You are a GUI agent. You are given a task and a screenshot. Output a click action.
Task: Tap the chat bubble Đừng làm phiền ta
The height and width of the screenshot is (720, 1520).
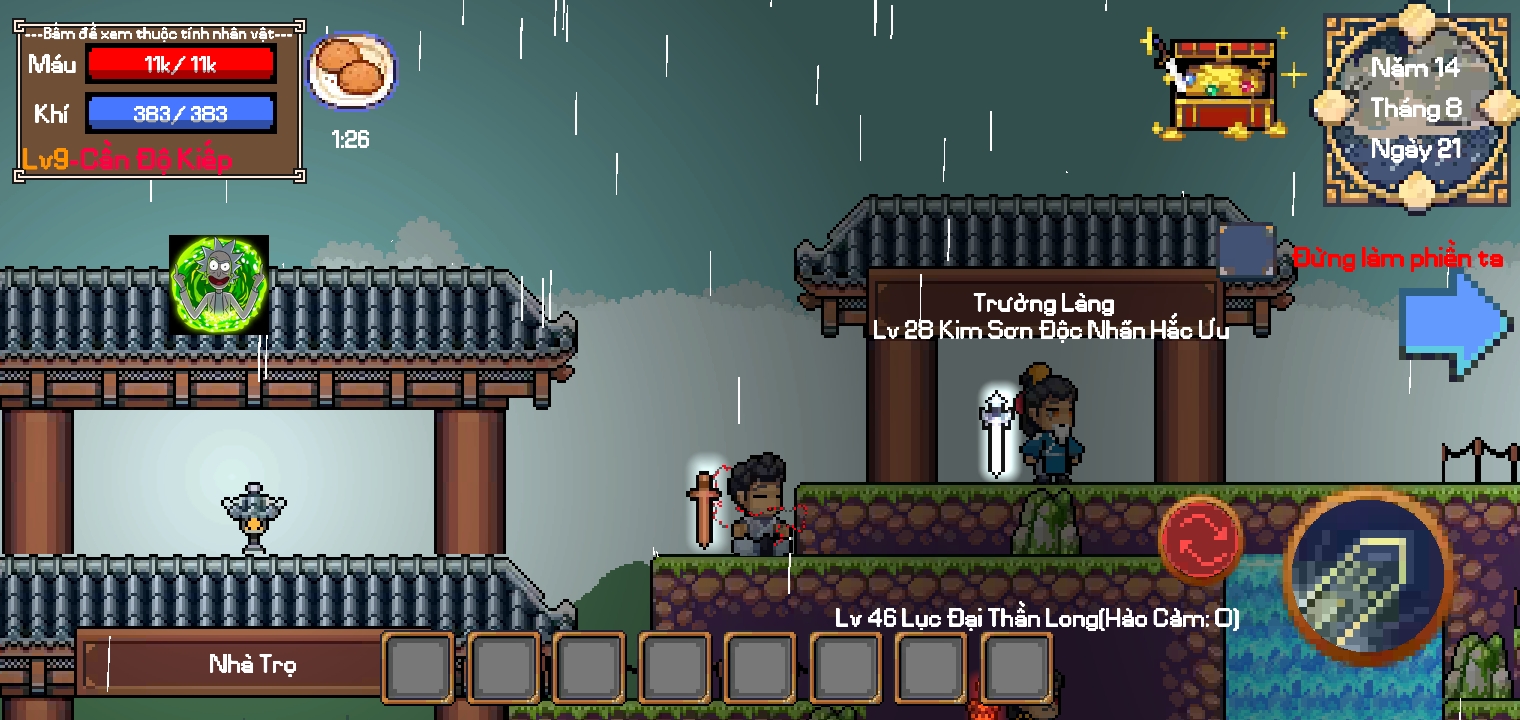coord(1398,257)
